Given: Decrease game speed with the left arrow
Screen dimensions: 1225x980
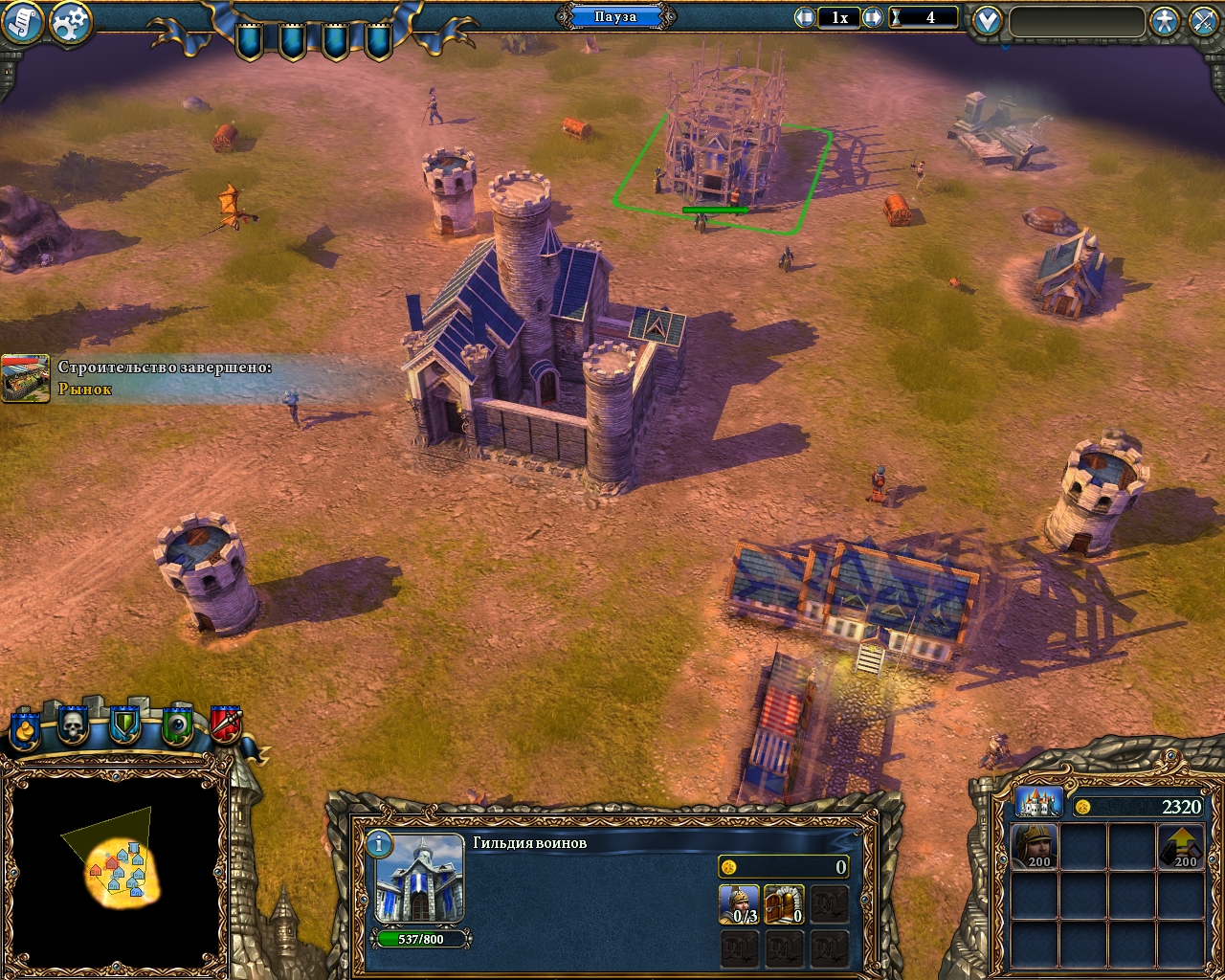Looking at the screenshot, I should click(804, 16).
